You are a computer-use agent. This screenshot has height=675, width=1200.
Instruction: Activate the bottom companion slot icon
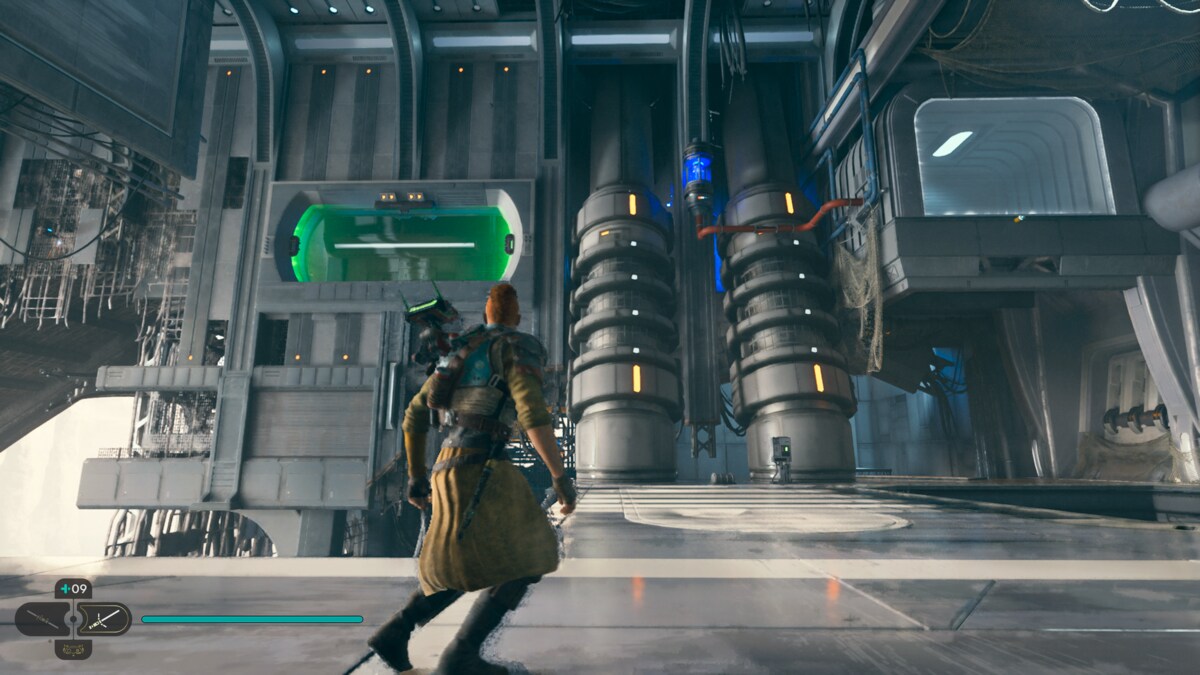coord(73,649)
